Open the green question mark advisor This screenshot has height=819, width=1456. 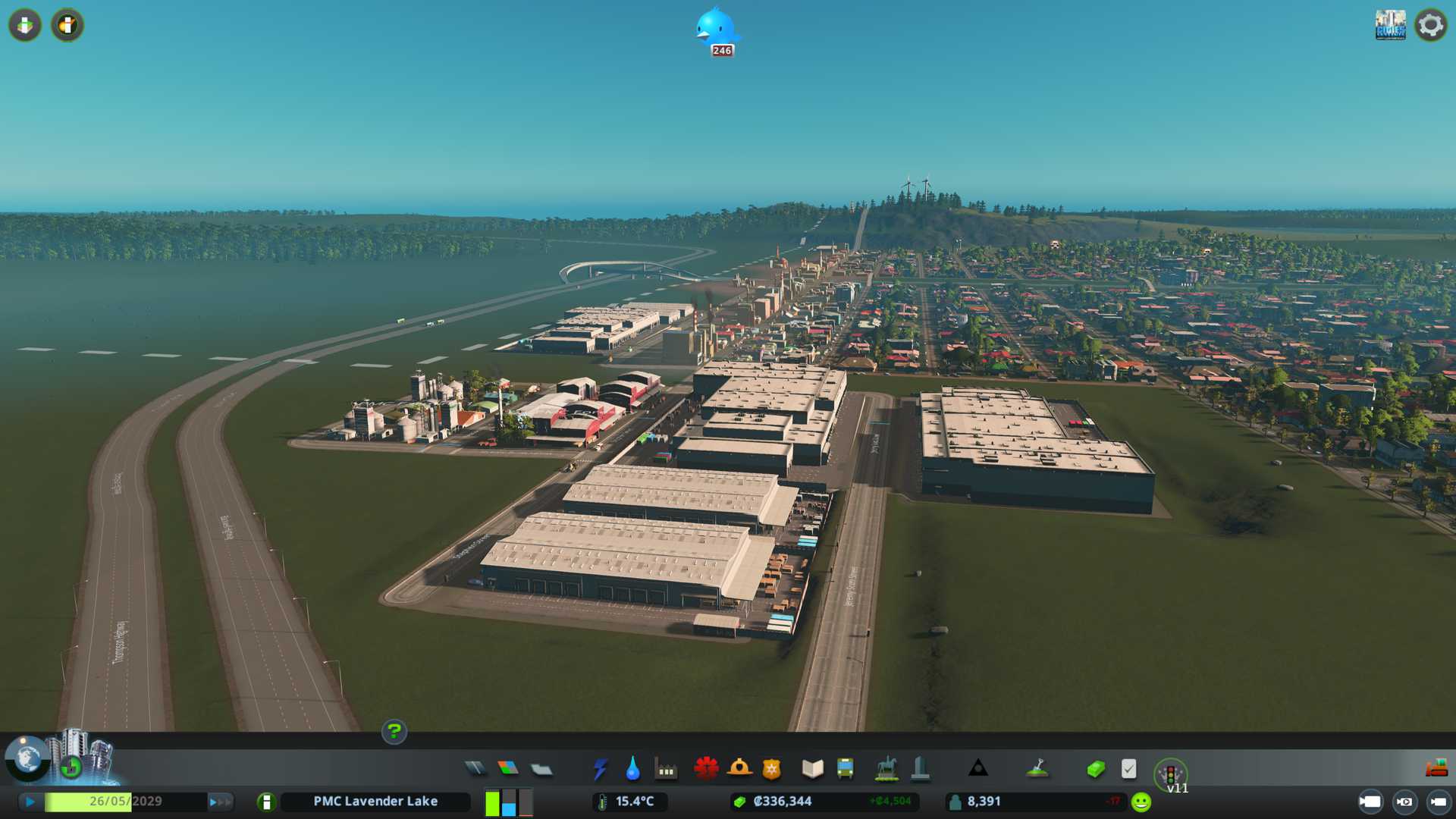tap(394, 731)
